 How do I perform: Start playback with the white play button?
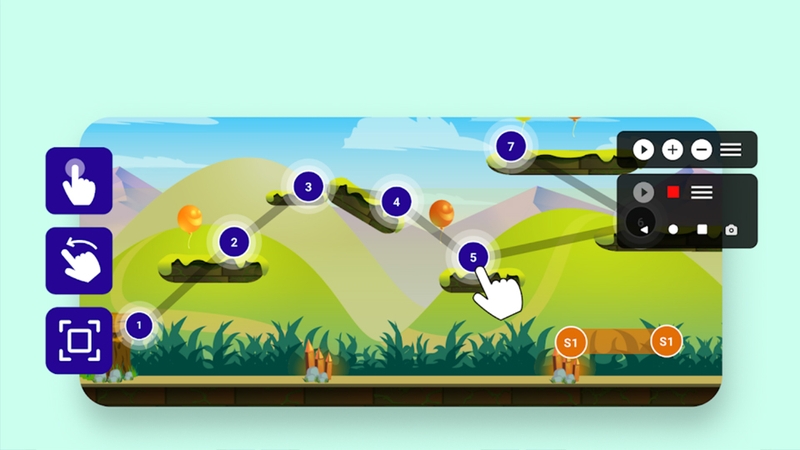click(x=644, y=150)
